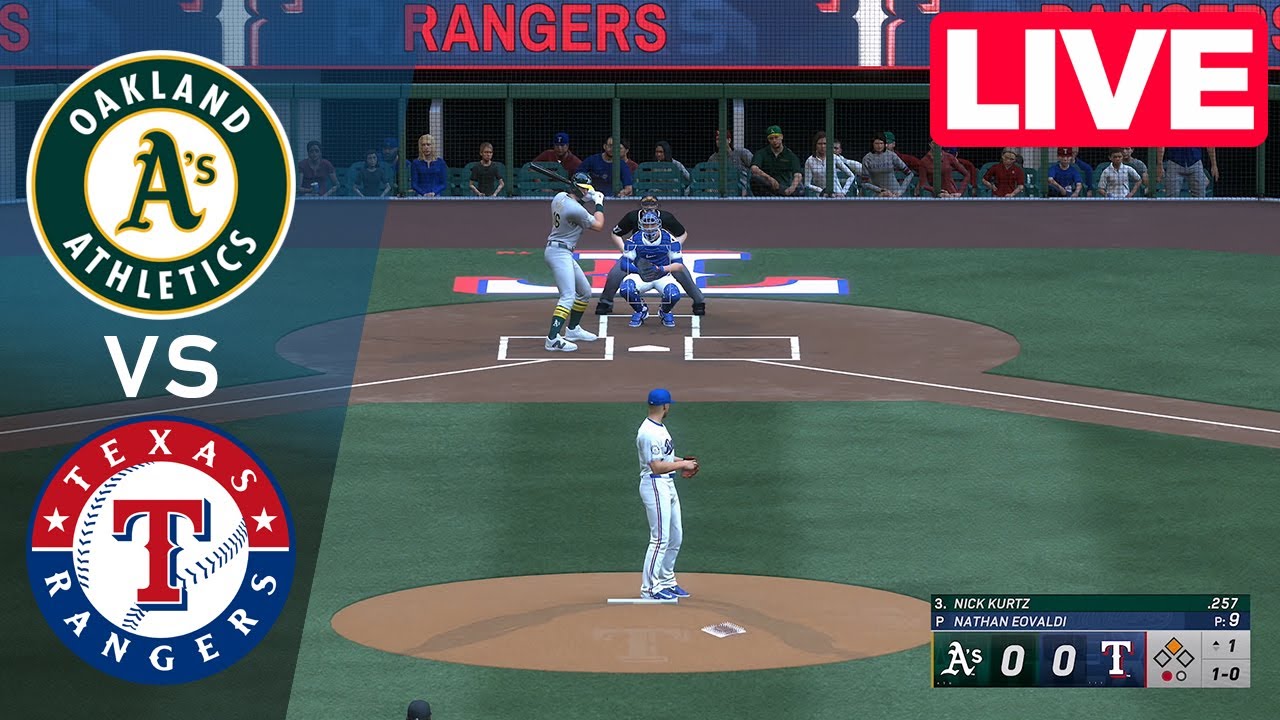Click the .257 batting average value

tap(1224, 604)
